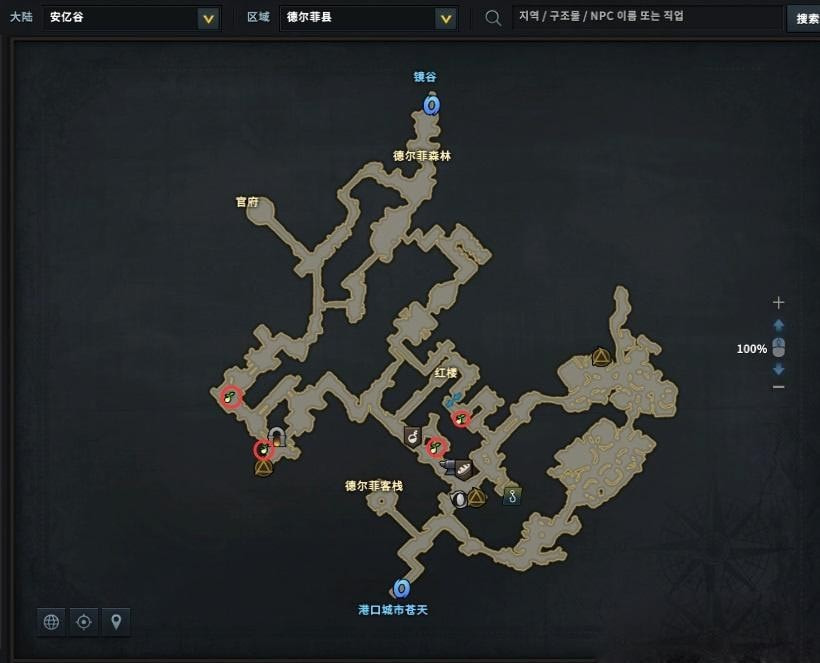The width and height of the screenshot is (820, 663).
Task: Click the anvil blacksmith marker
Action: 448,466
